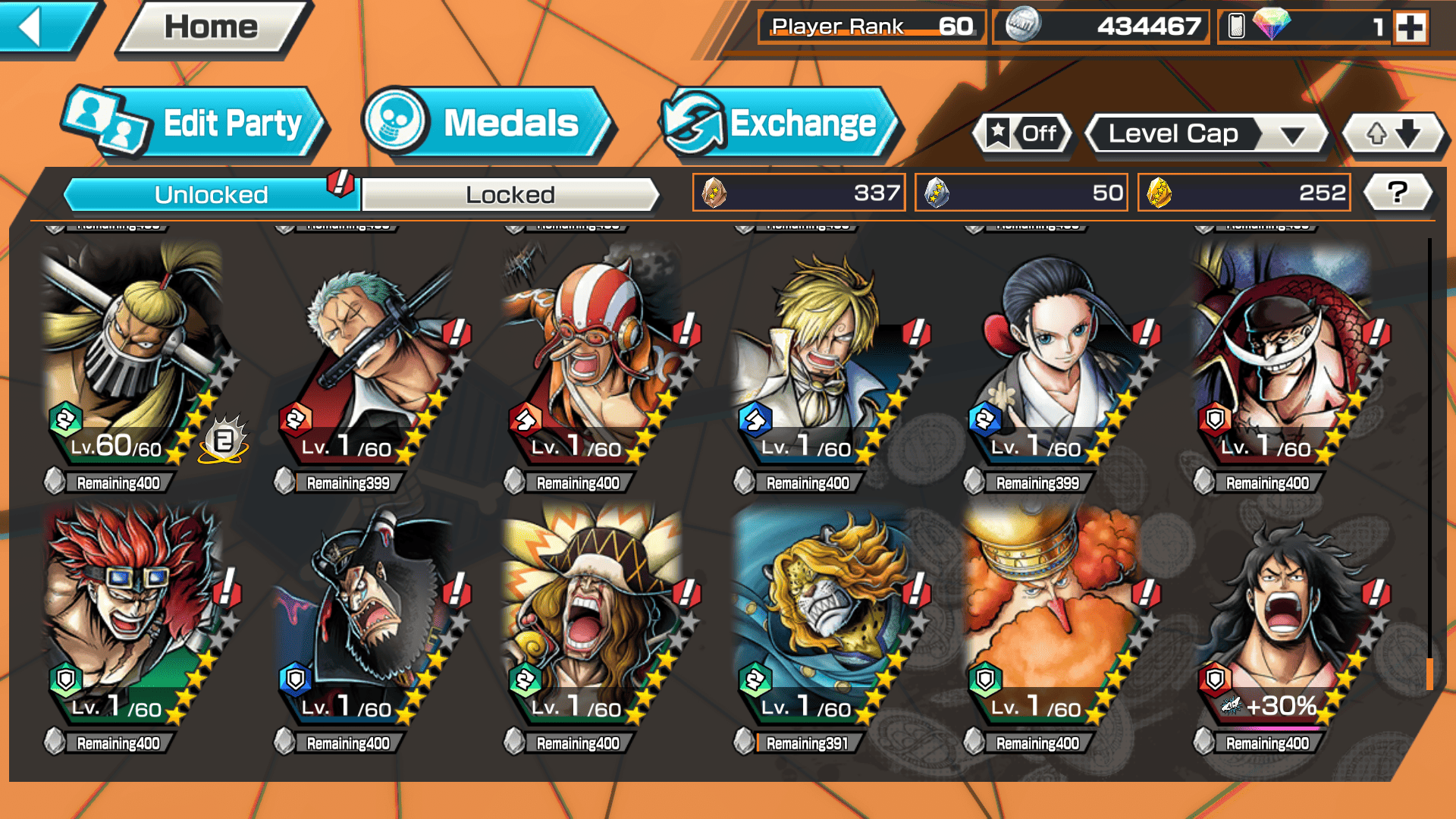Switch to the Unlocked tab
This screenshot has height=819, width=1456.
211,195
